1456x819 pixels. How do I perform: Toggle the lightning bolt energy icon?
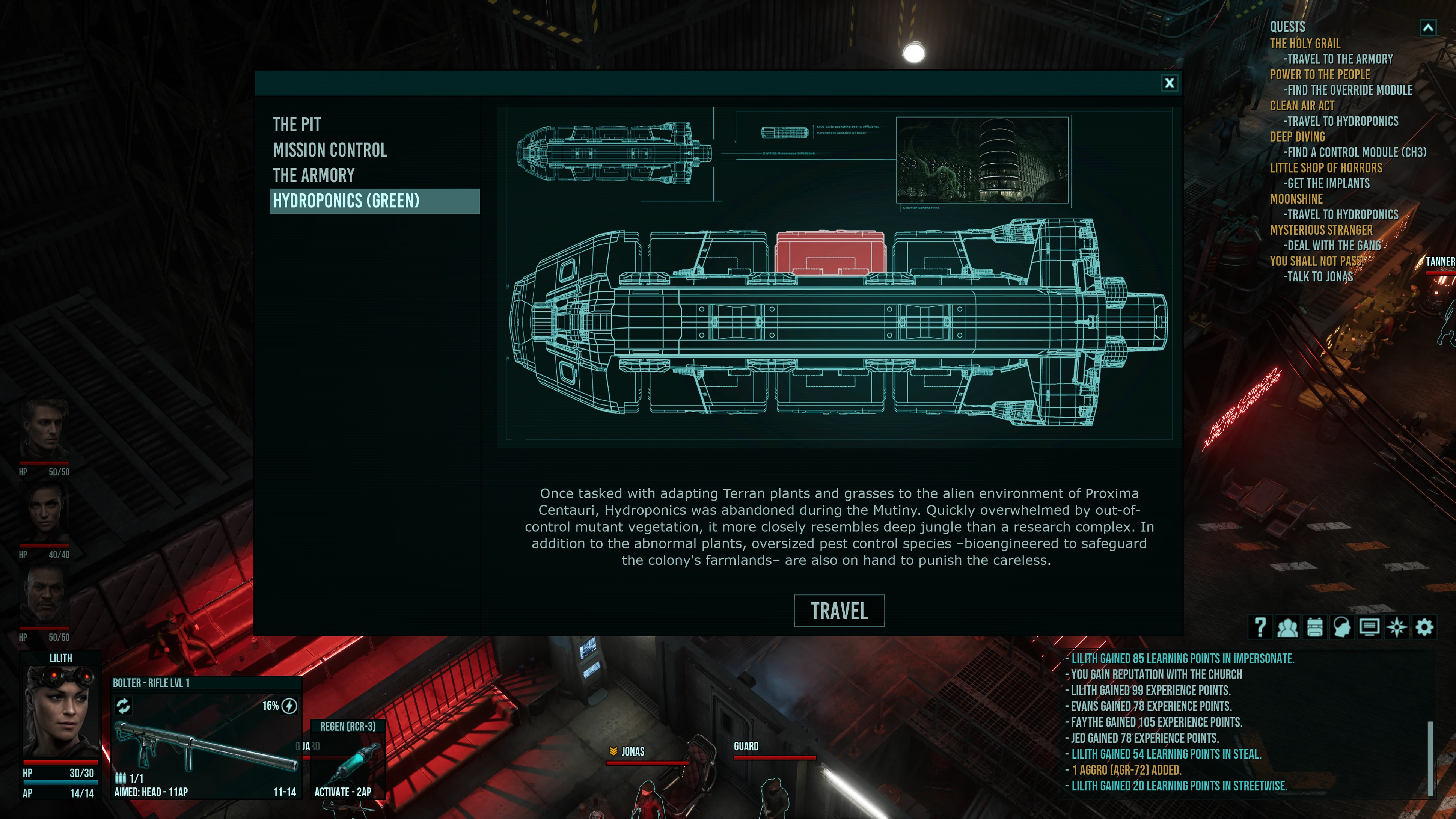(289, 706)
